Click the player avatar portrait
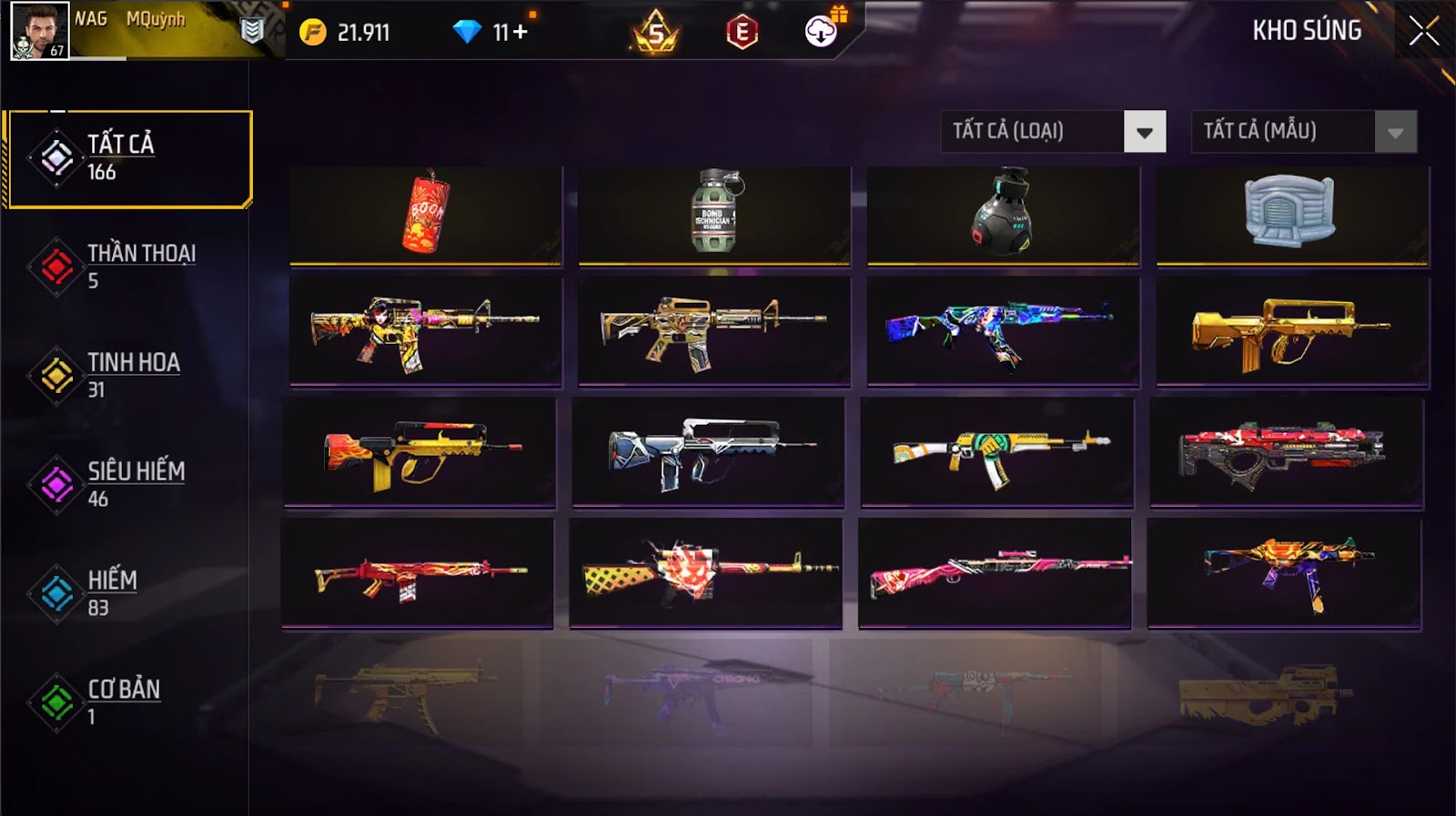 39,31
